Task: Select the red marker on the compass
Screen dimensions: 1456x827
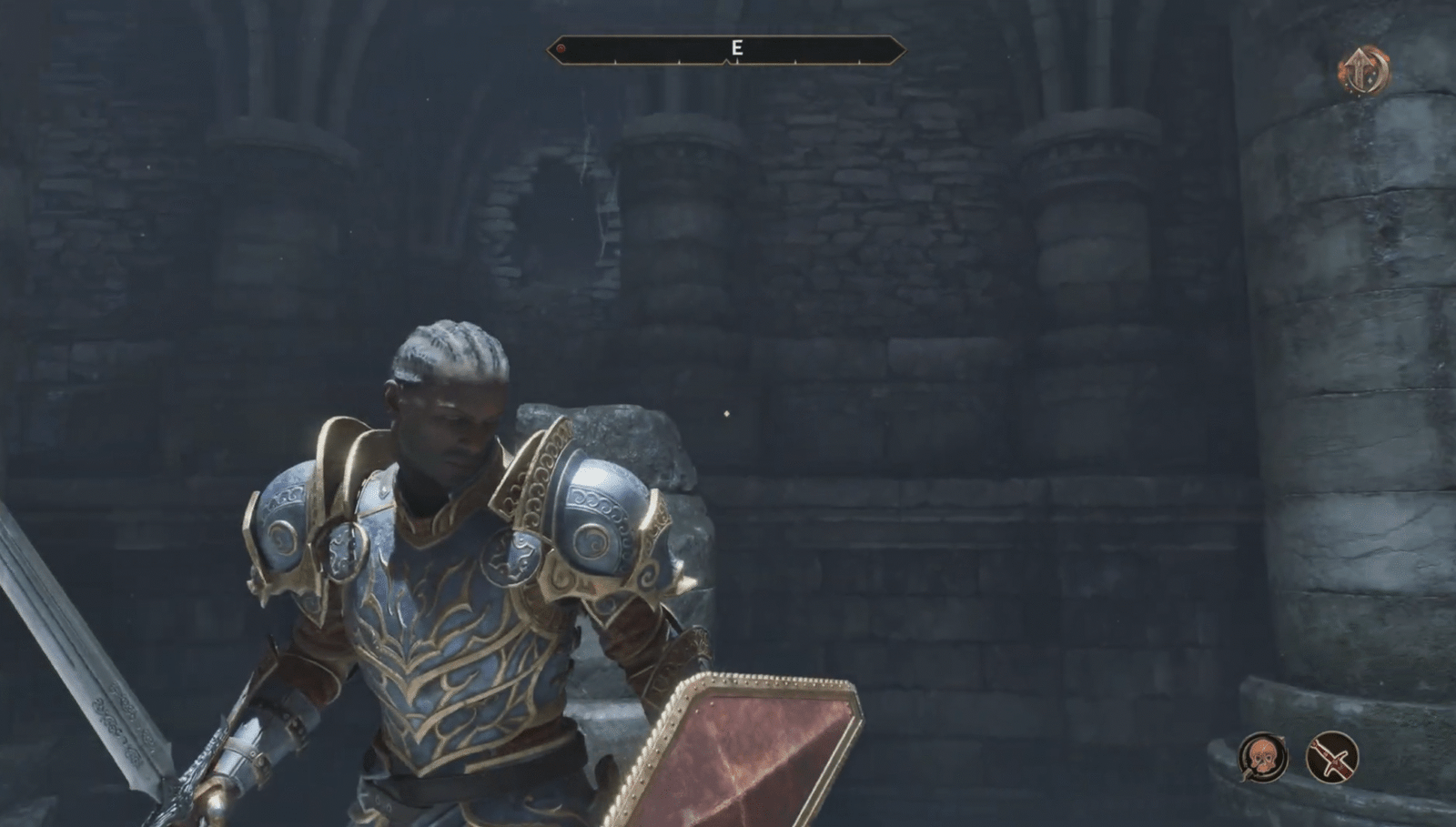Action: click(x=561, y=48)
